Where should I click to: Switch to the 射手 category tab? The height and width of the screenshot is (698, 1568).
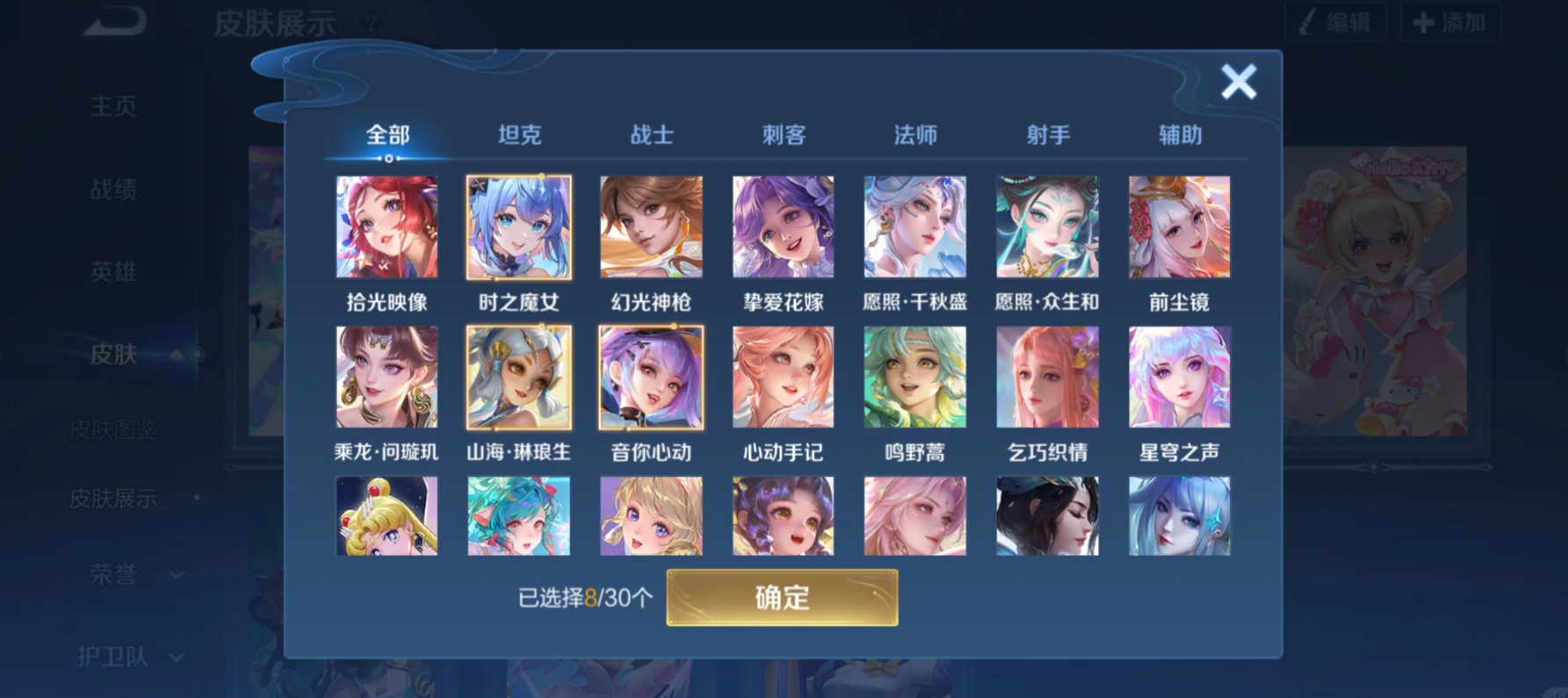[x=1047, y=133]
